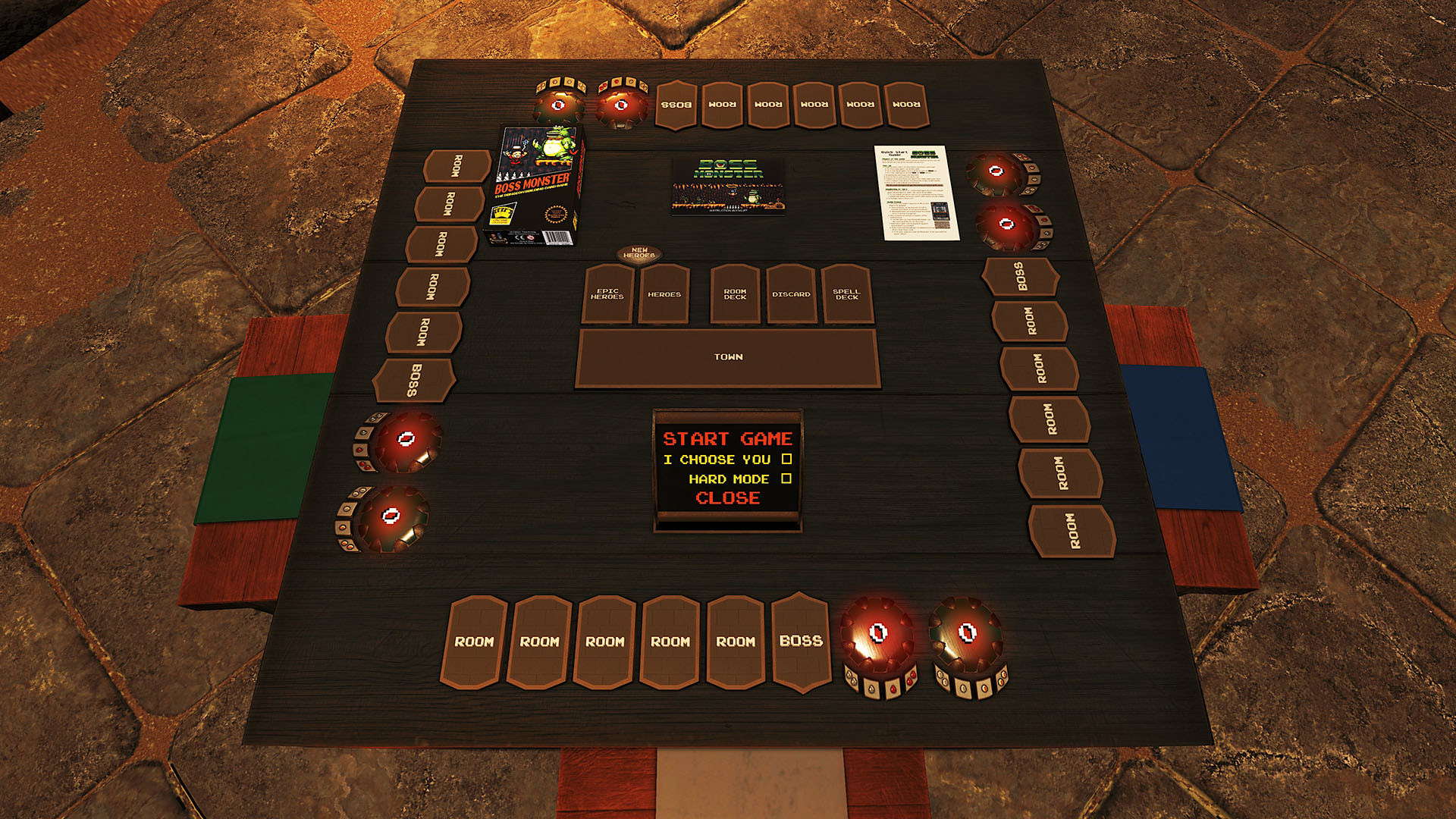Click the NEW HEROES oval marker

[x=641, y=254]
